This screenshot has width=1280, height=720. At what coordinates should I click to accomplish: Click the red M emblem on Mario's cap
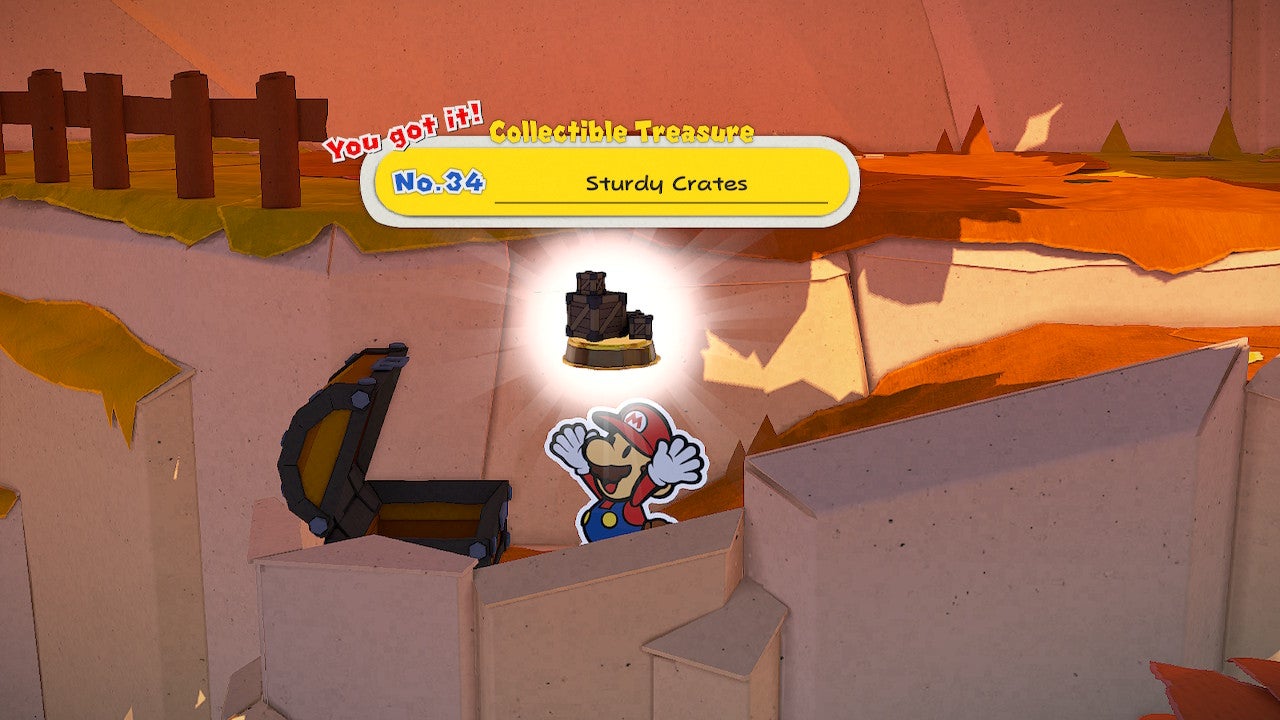(x=634, y=423)
